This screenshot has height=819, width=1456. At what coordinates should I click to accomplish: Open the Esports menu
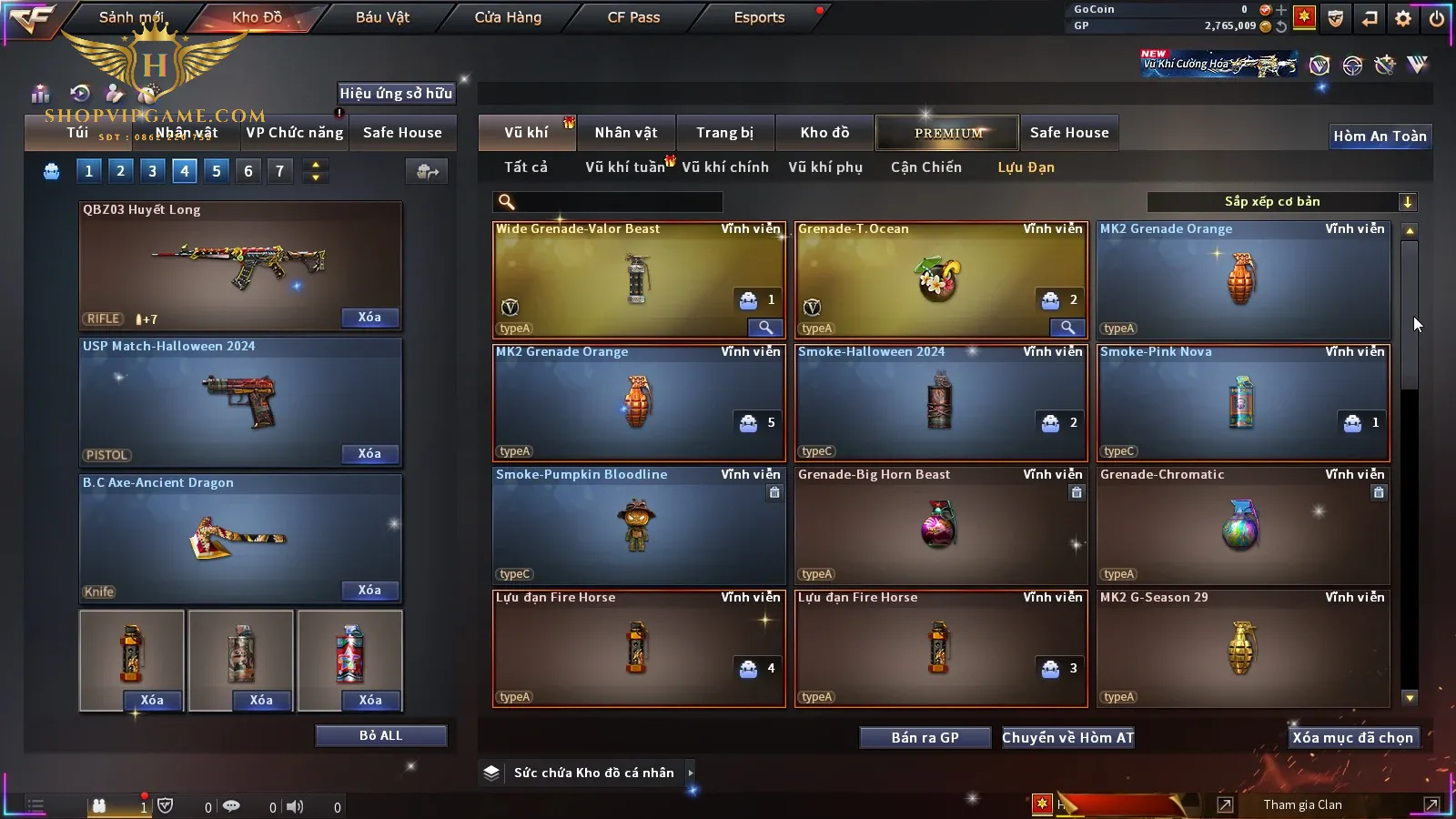click(759, 17)
